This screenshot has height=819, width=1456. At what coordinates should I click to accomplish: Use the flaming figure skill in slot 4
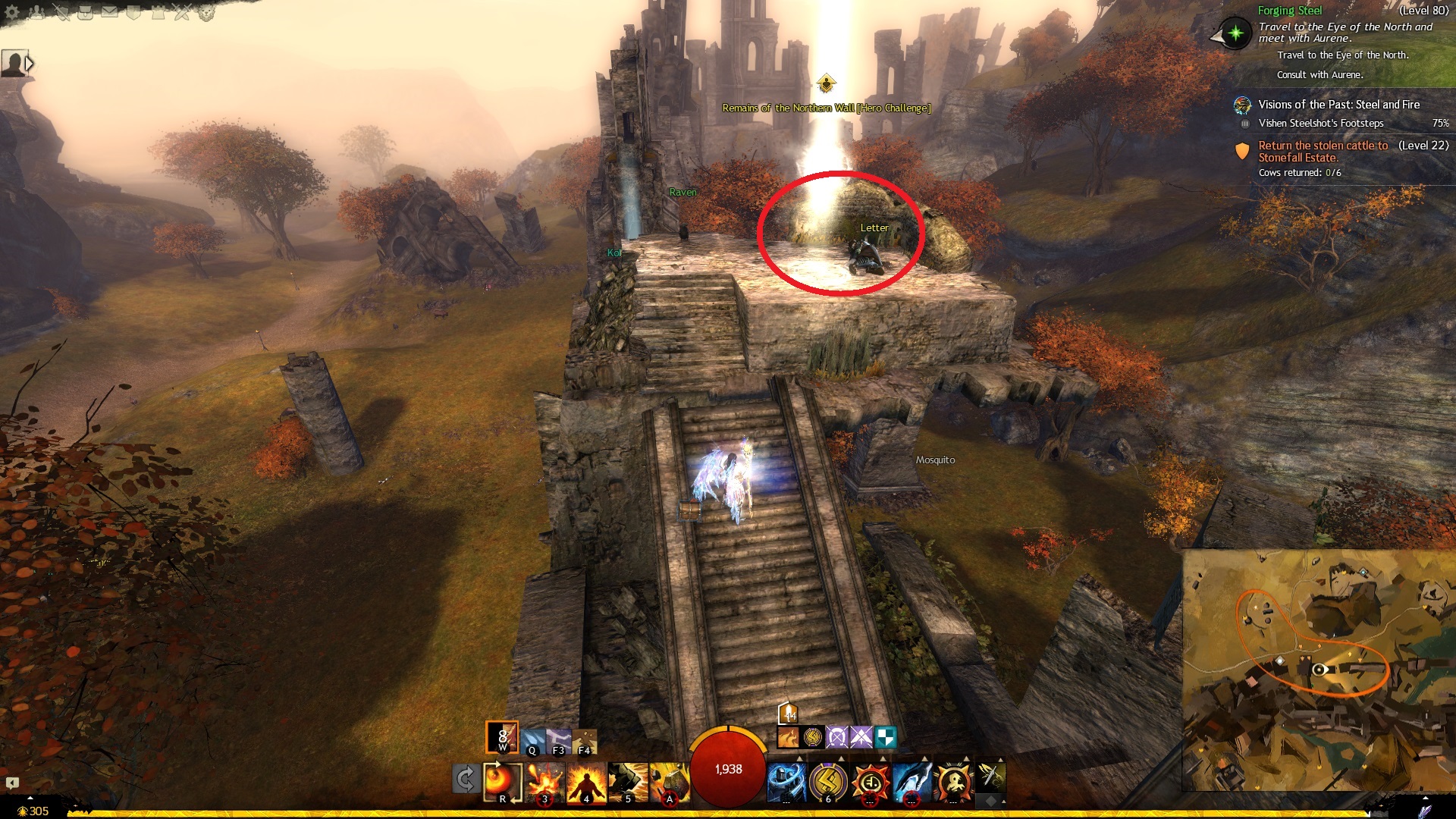[x=586, y=782]
